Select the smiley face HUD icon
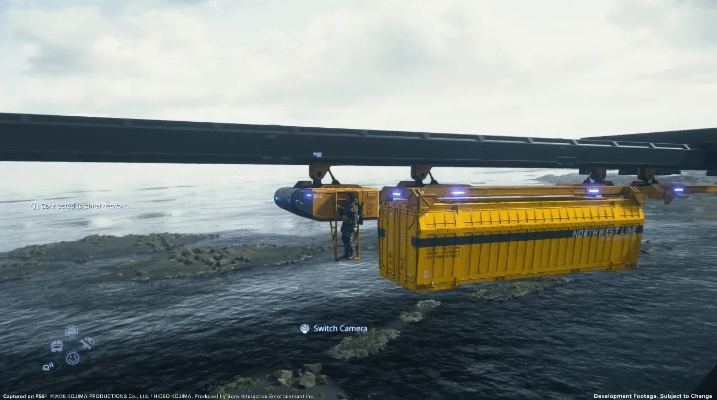Image resolution: width=717 pixels, height=400 pixels. click(72, 357)
